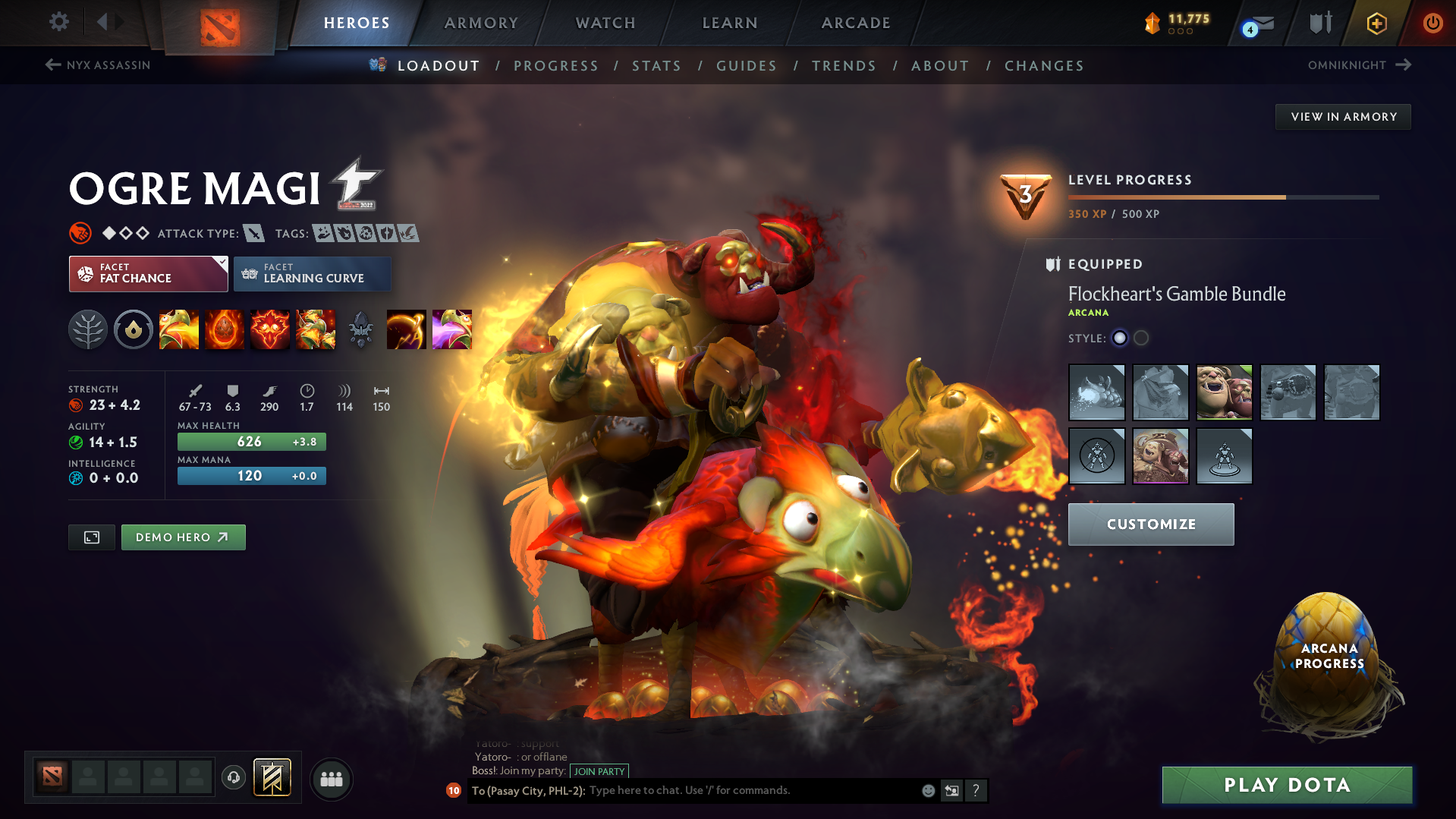Click the golden mount cosmetic thumbnail
The image size is (1456, 819).
[1096, 392]
